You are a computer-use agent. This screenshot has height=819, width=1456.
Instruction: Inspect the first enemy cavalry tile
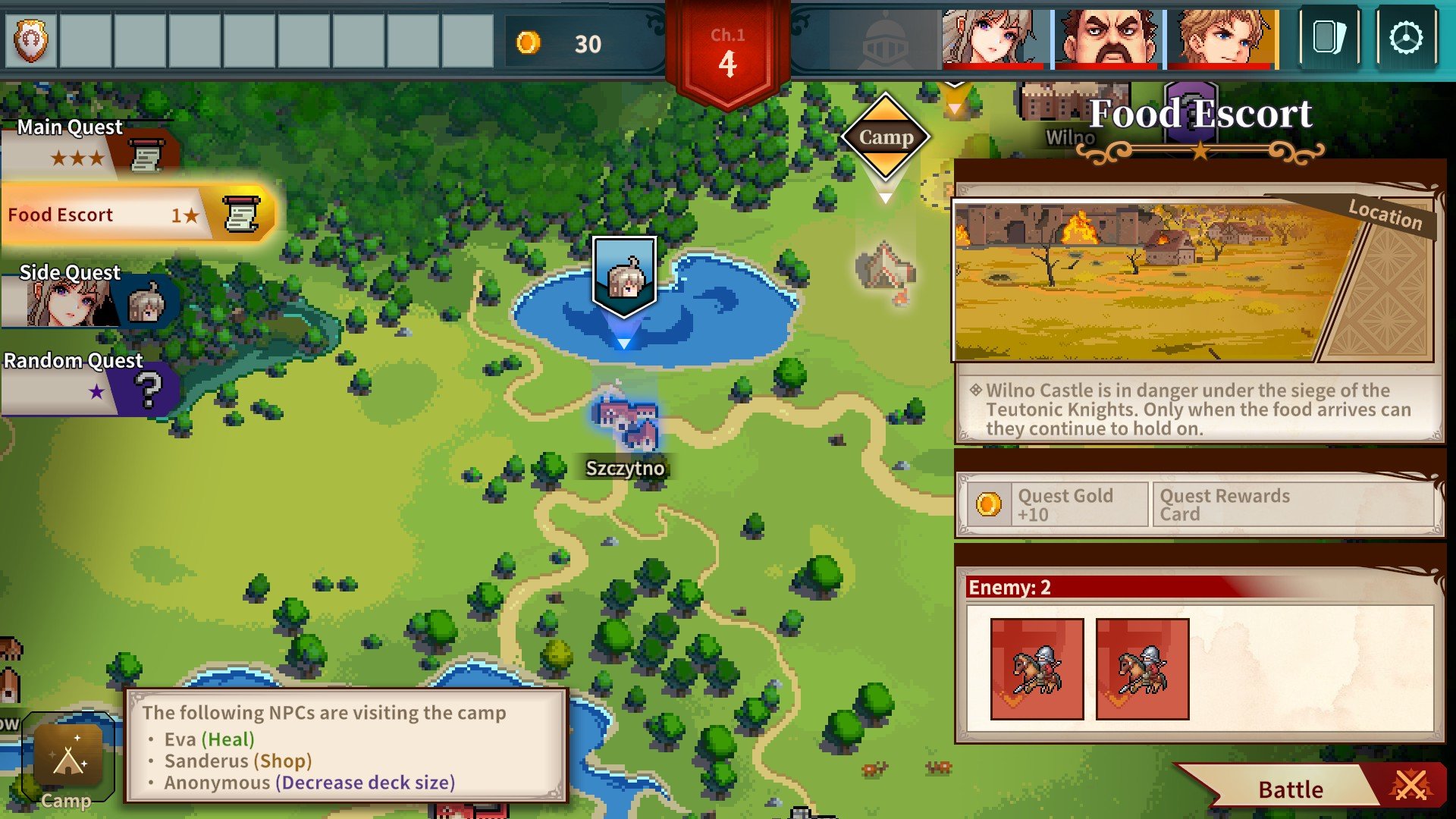tap(1037, 669)
